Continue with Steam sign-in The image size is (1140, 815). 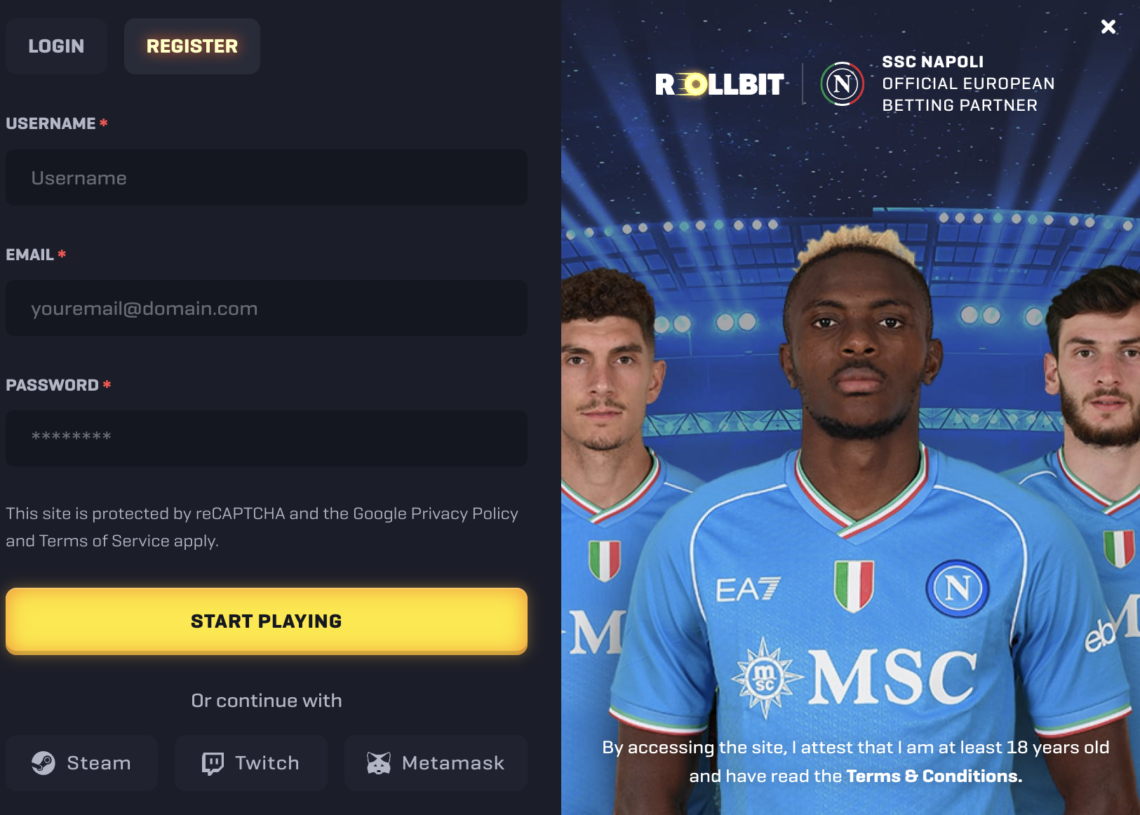(x=82, y=763)
